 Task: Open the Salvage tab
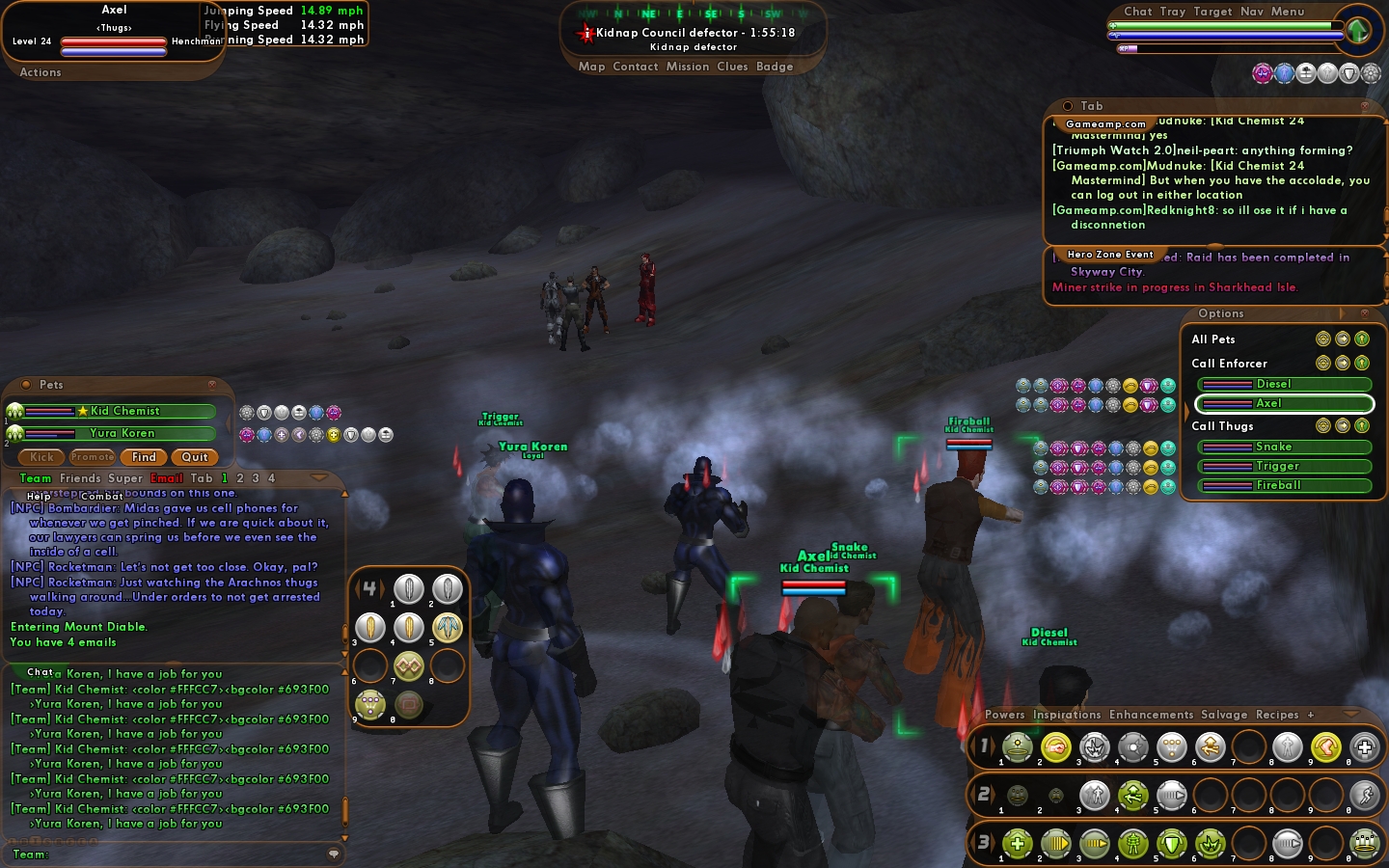(x=1223, y=715)
